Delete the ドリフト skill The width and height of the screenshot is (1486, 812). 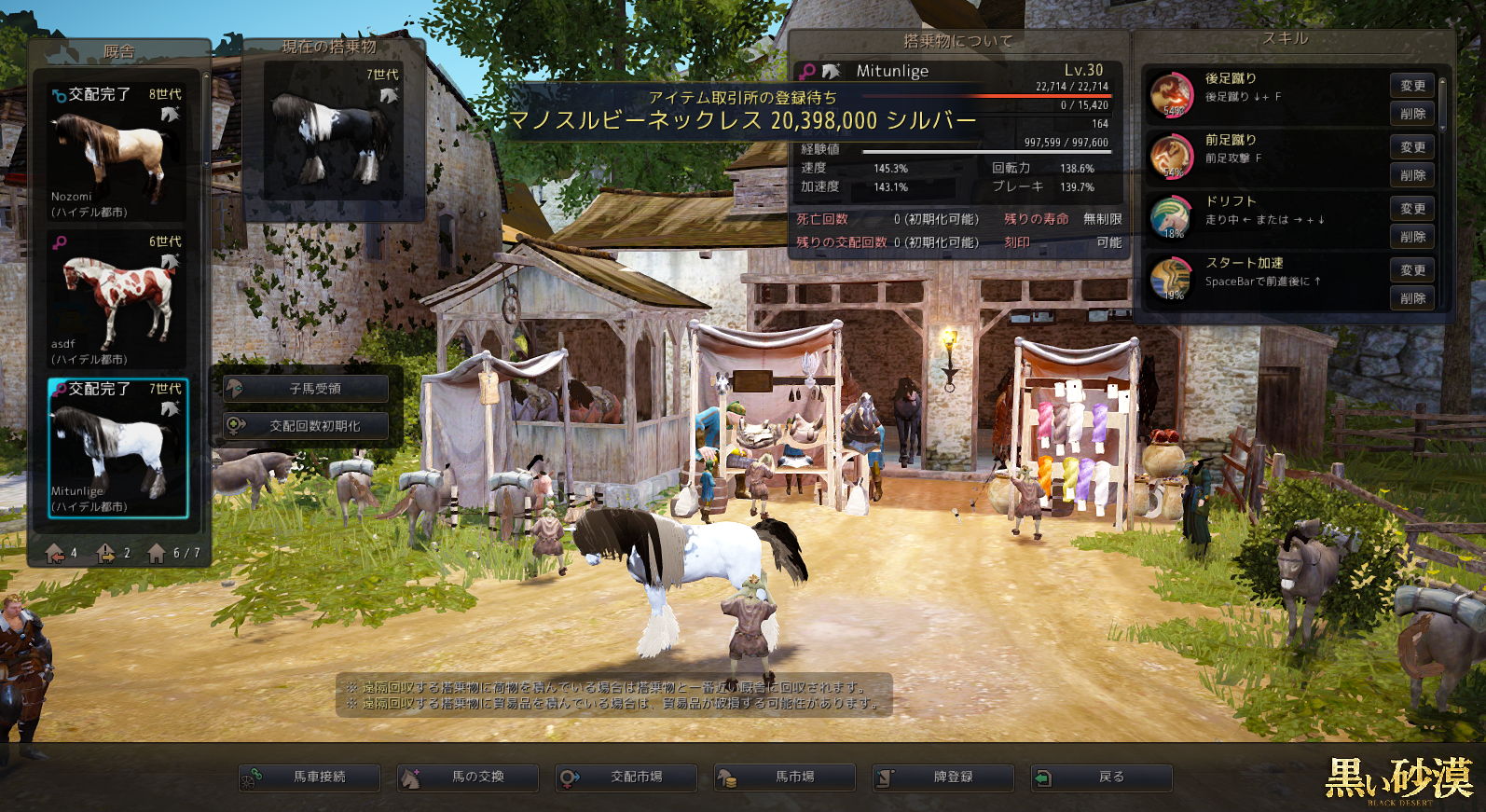point(1412,237)
